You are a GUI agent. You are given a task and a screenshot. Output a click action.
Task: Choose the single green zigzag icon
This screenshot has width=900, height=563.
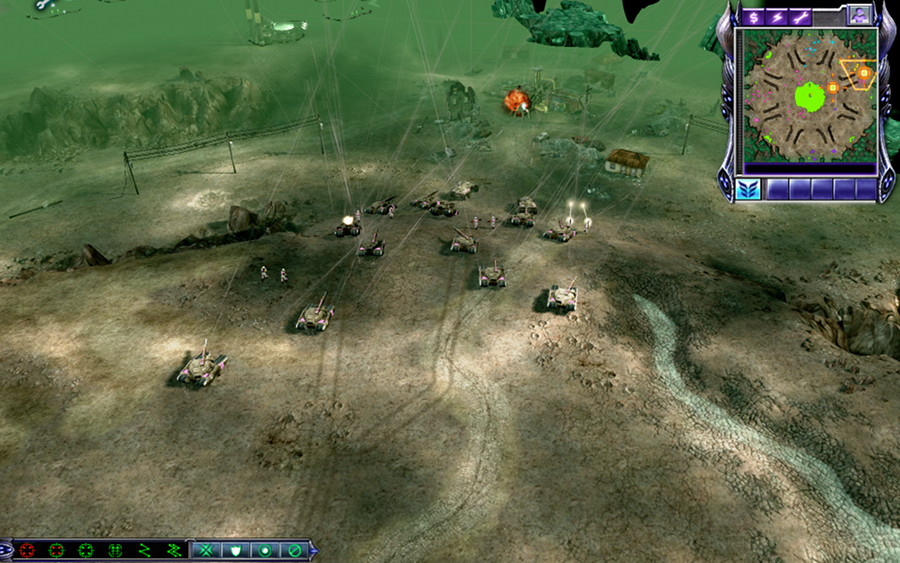click(145, 550)
